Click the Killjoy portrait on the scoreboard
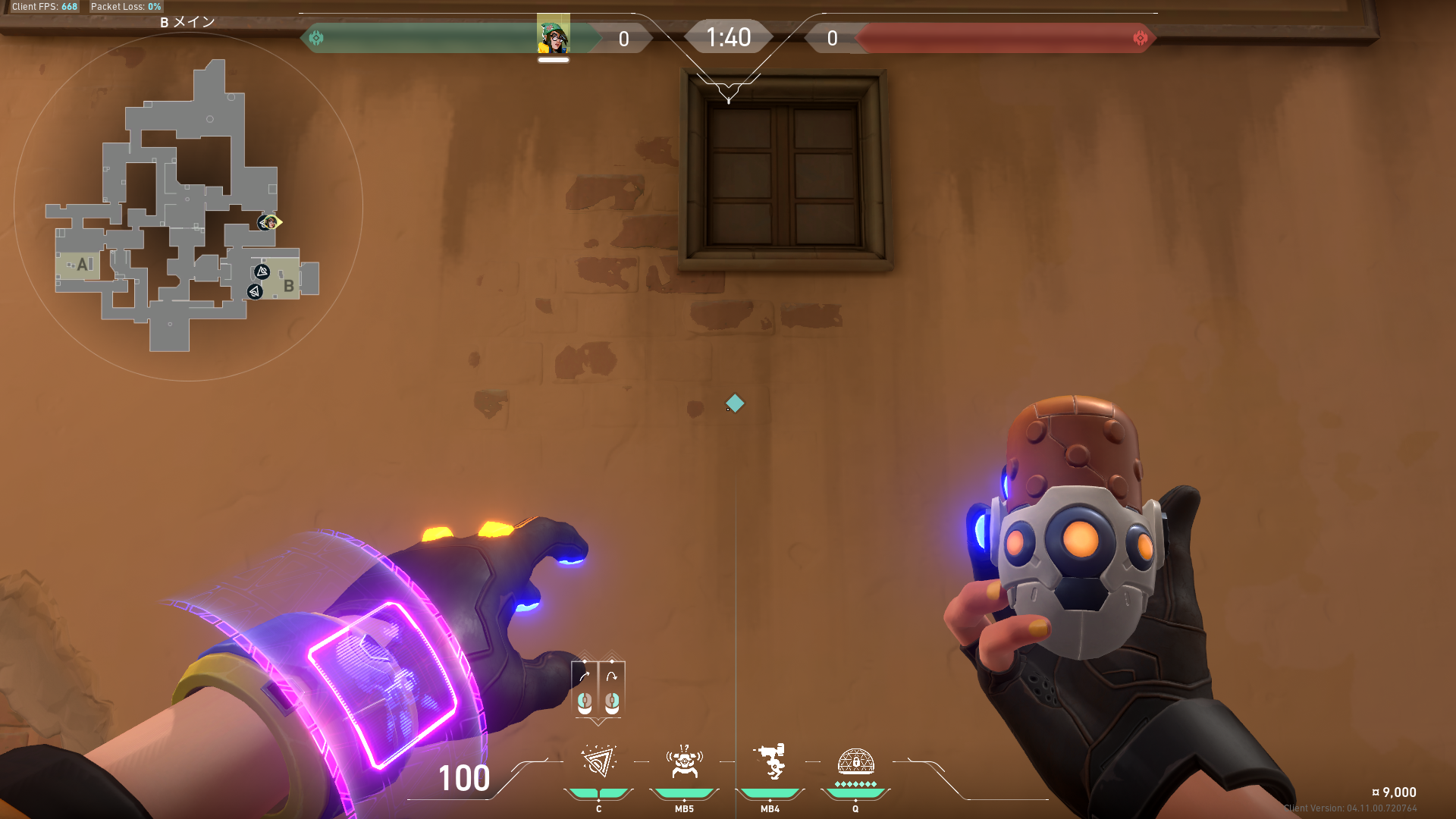The height and width of the screenshot is (819, 1456). tap(554, 36)
